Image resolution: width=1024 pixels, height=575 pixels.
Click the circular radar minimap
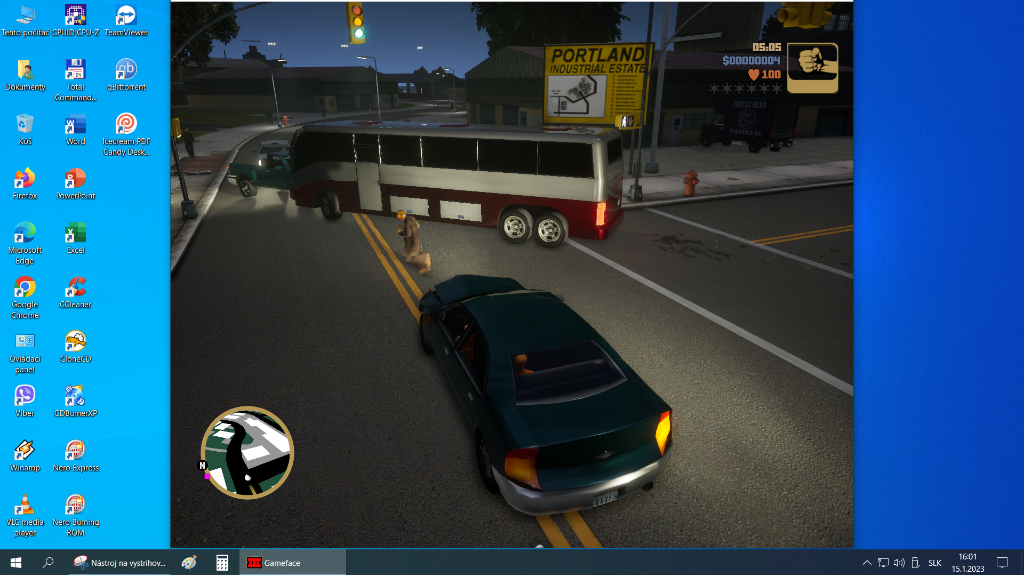pyautogui.click(x=247, y=452)
